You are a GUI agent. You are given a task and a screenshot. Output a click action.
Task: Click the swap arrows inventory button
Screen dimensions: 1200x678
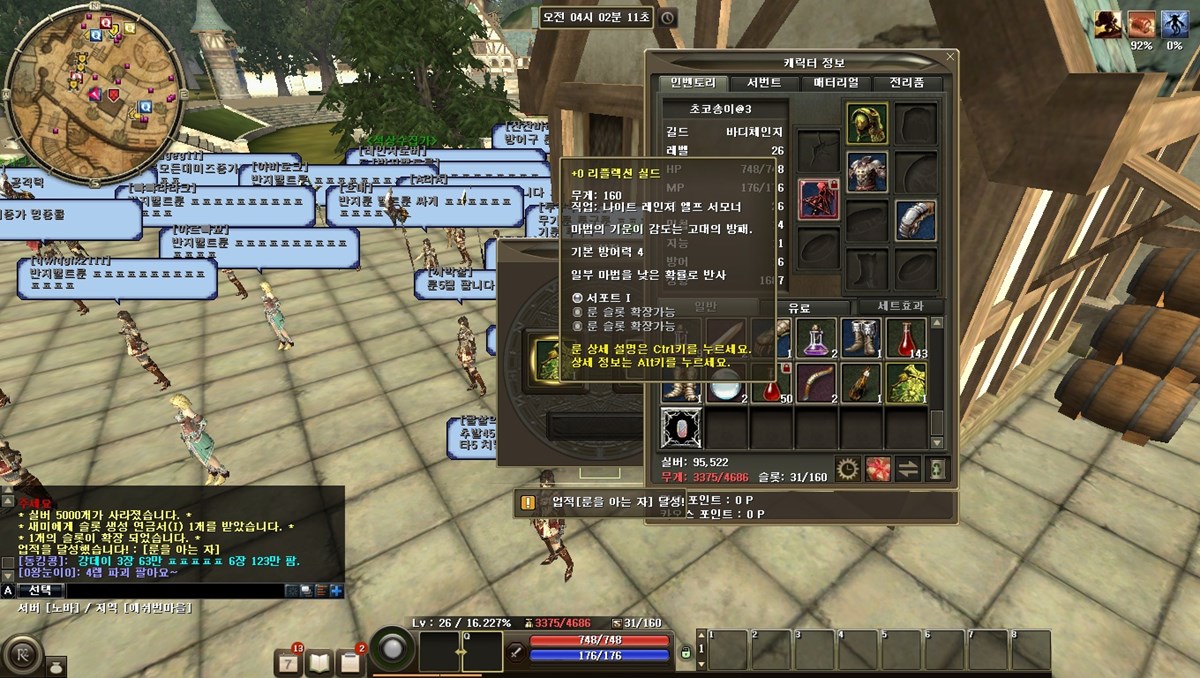[x=907, y=468]
